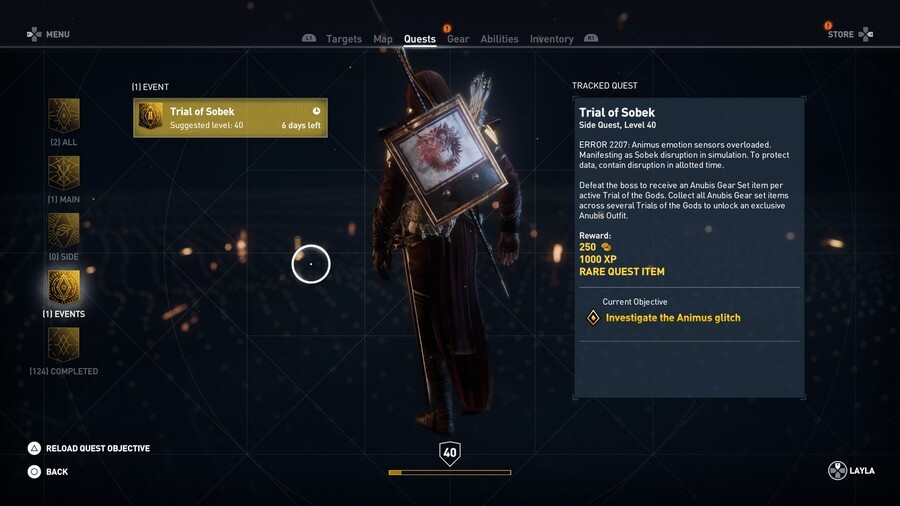Open the Abilities tab
The height and width of the screenshot is (506, 900).
499,39
